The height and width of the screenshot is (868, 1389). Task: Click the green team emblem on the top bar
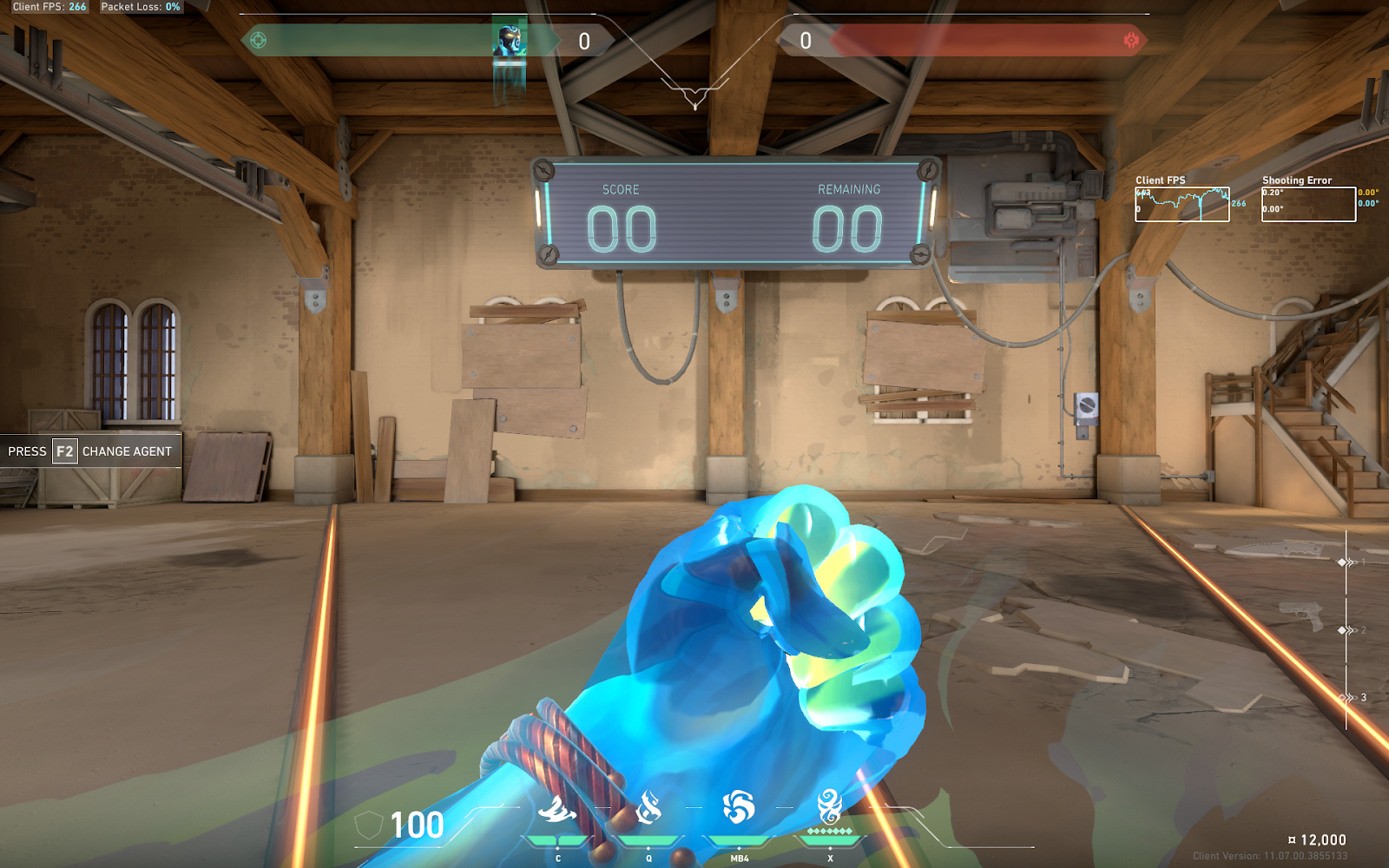tap(258, 40)
